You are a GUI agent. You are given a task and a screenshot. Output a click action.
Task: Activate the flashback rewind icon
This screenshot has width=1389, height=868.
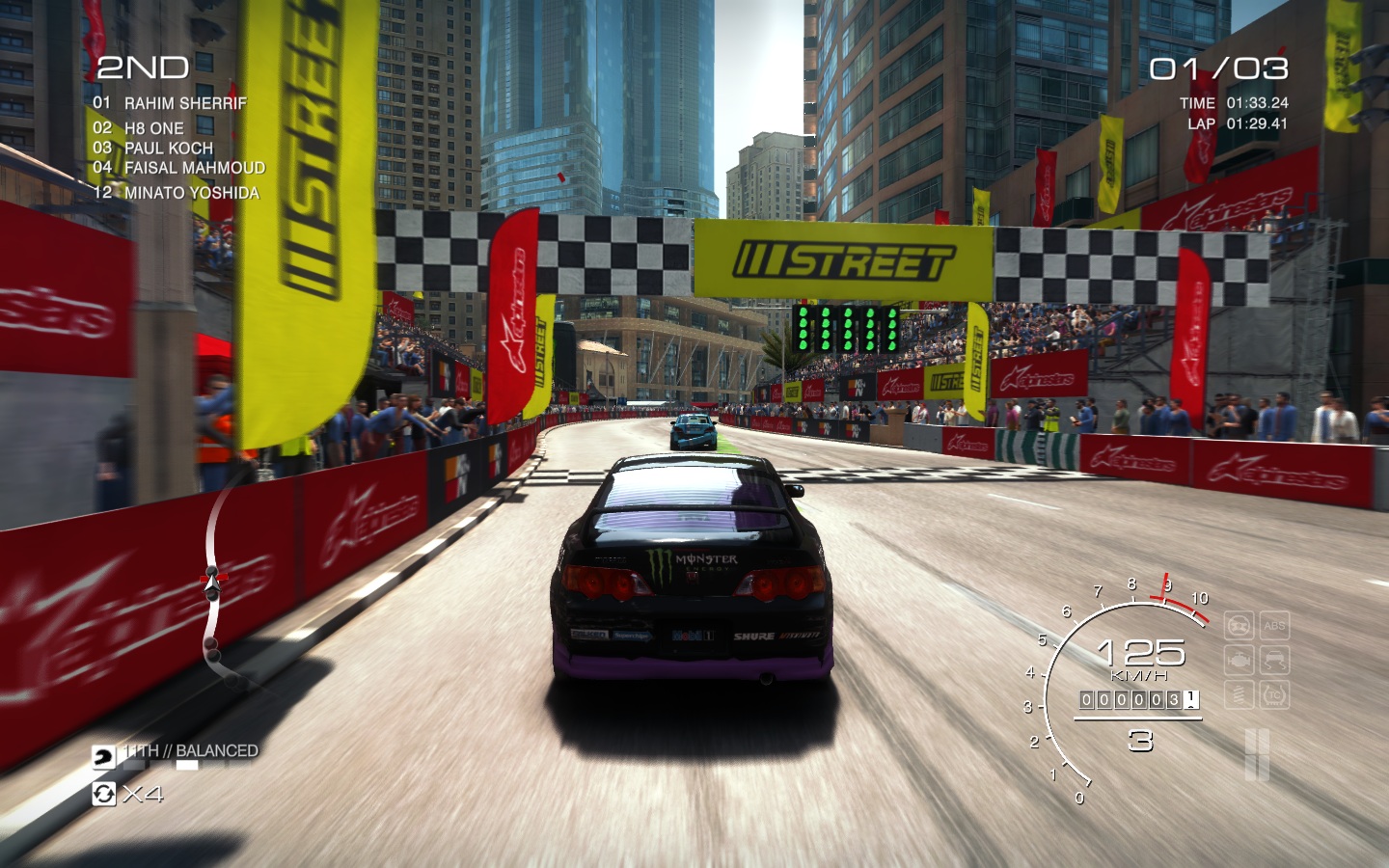[x=103, y=794]
